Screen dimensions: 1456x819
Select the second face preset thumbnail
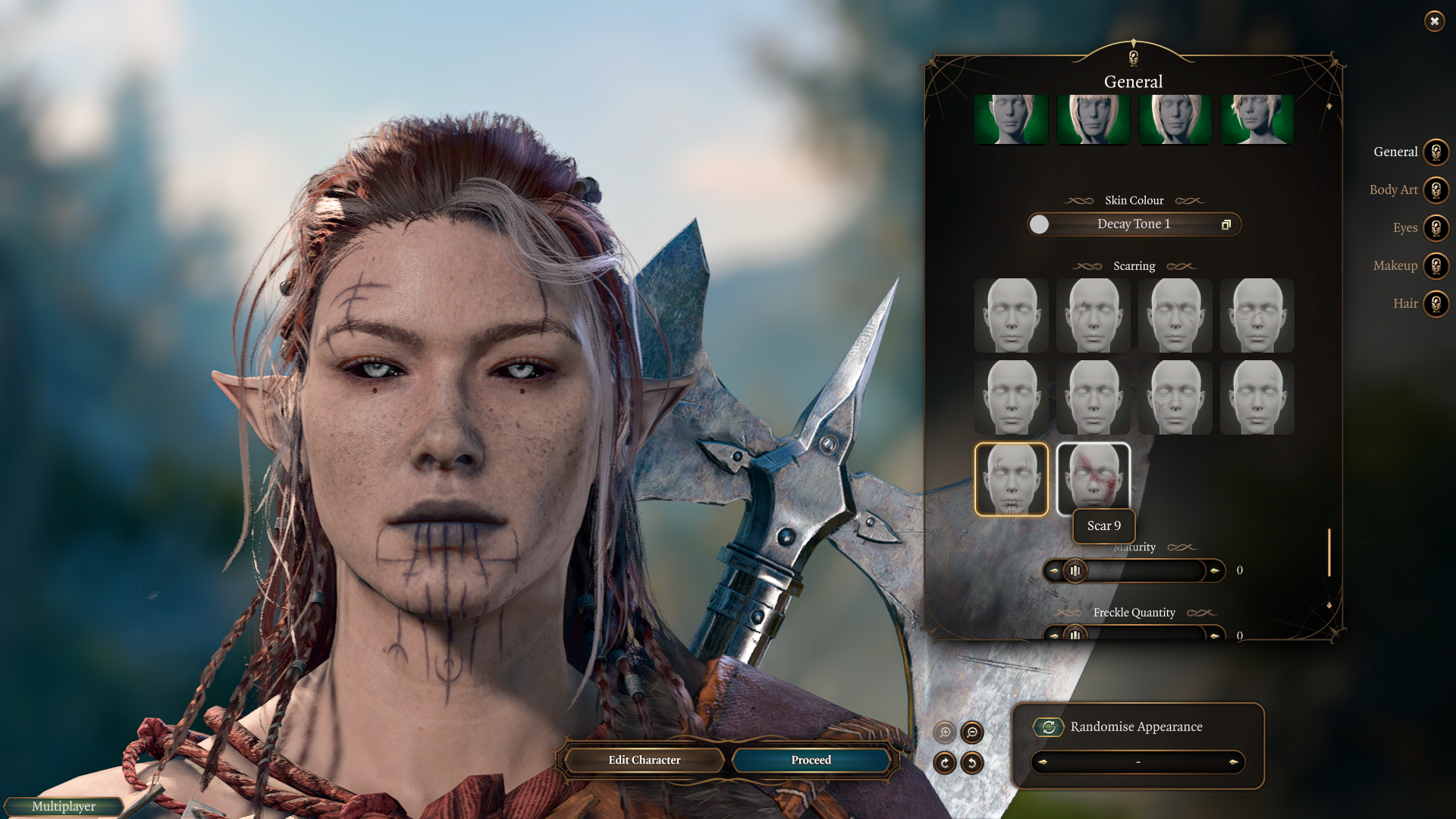(1093, 119)
